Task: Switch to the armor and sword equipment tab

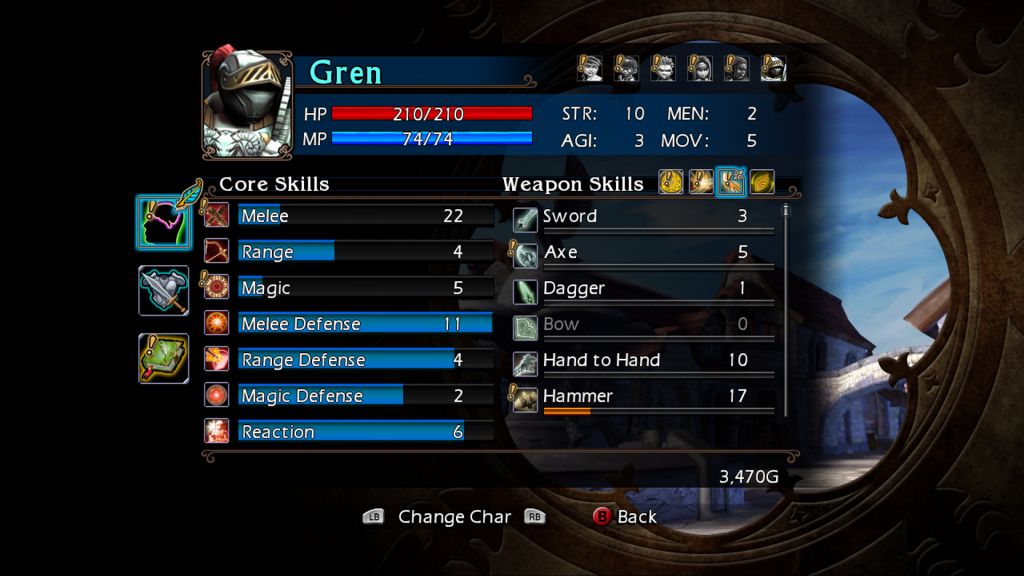Action: click(x=163, y=291)
